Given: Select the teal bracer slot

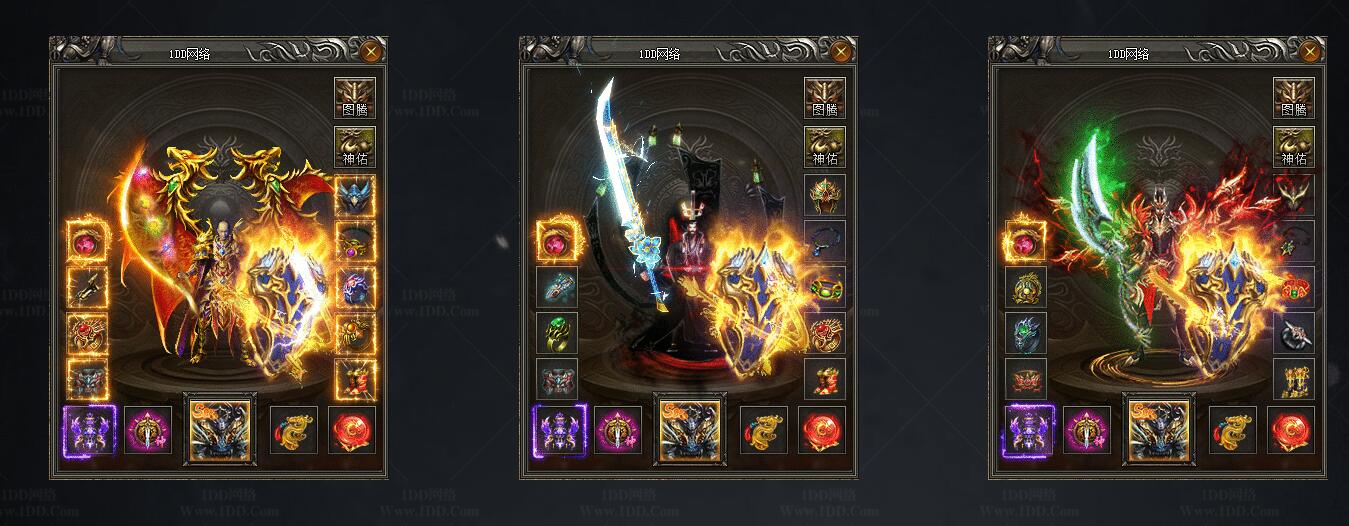Looking at the screenshot, I should 556,288.
